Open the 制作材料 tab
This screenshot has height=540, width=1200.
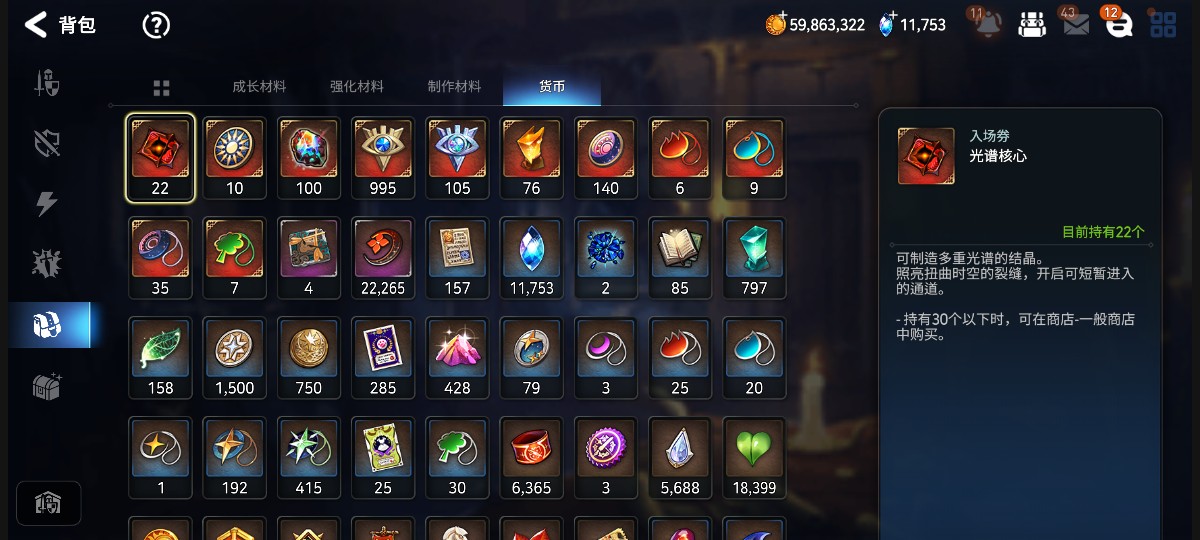coord(454,87)
